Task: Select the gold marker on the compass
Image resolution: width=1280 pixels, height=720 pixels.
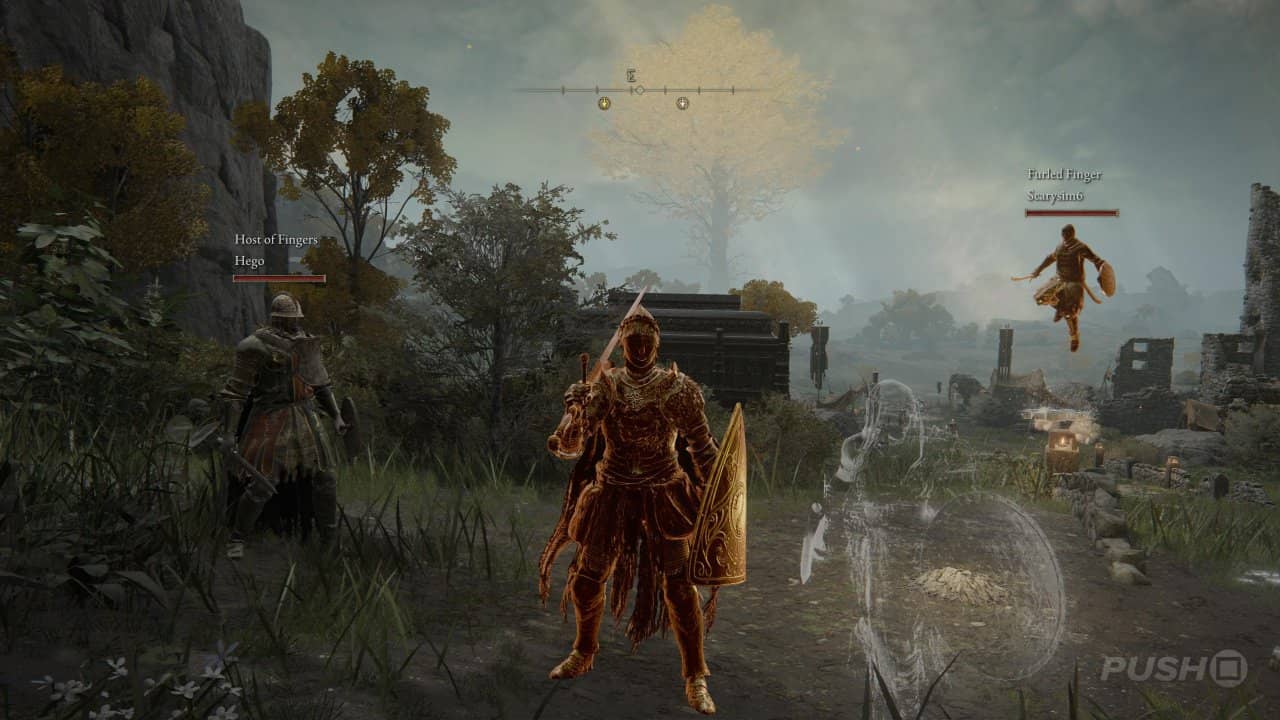Action: click(x=604, y=104)
